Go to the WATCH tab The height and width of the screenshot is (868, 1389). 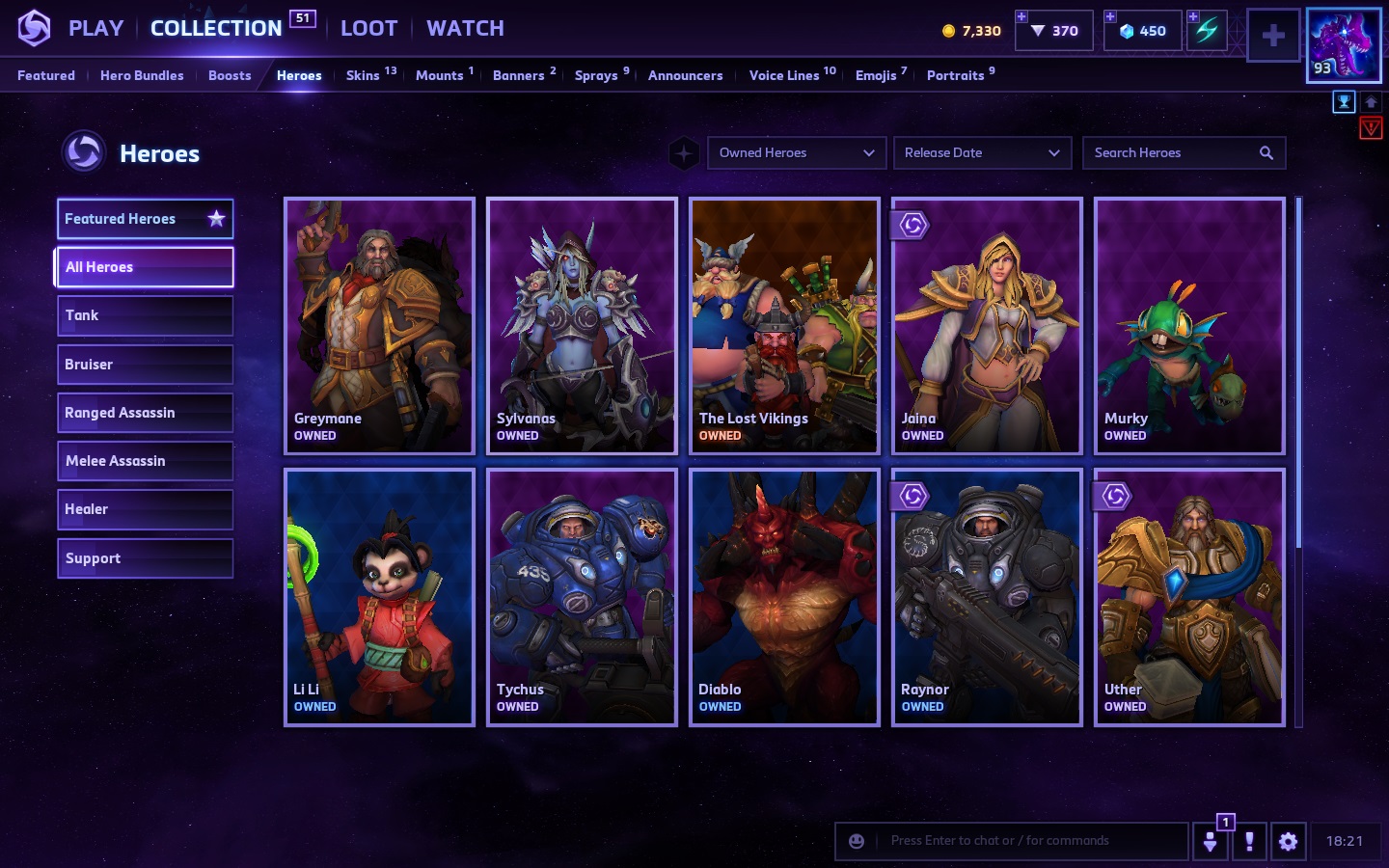[x=465, y=28]
